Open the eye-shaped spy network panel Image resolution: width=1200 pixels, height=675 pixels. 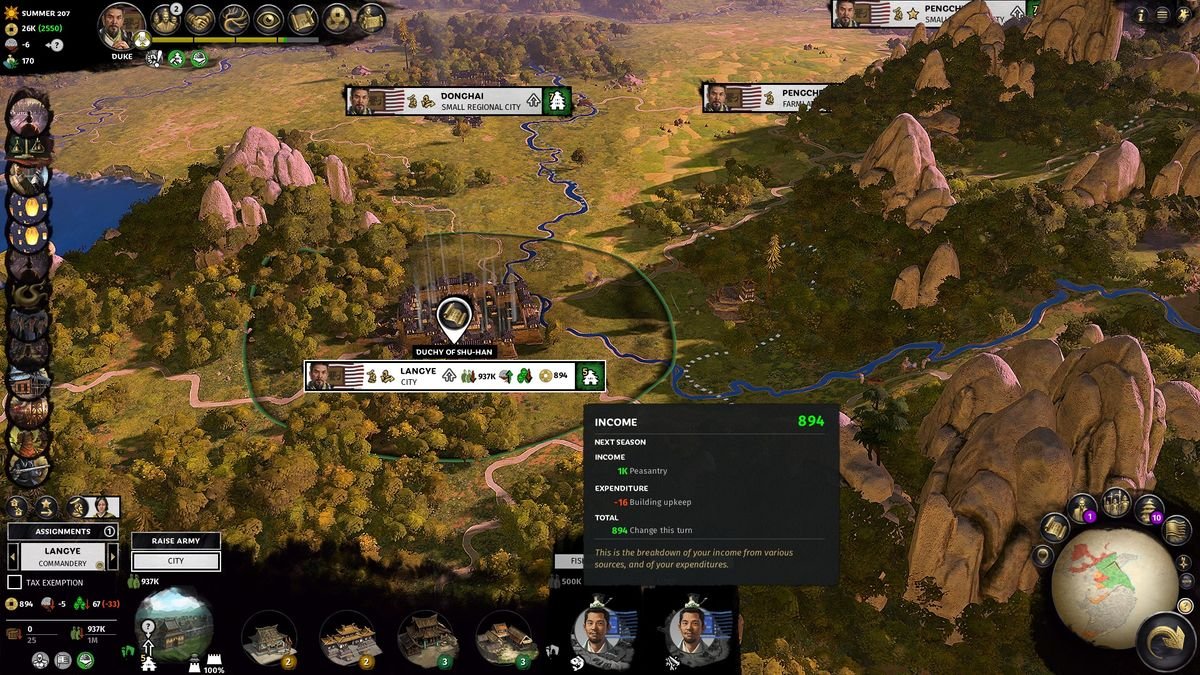(x=269, y=18)
